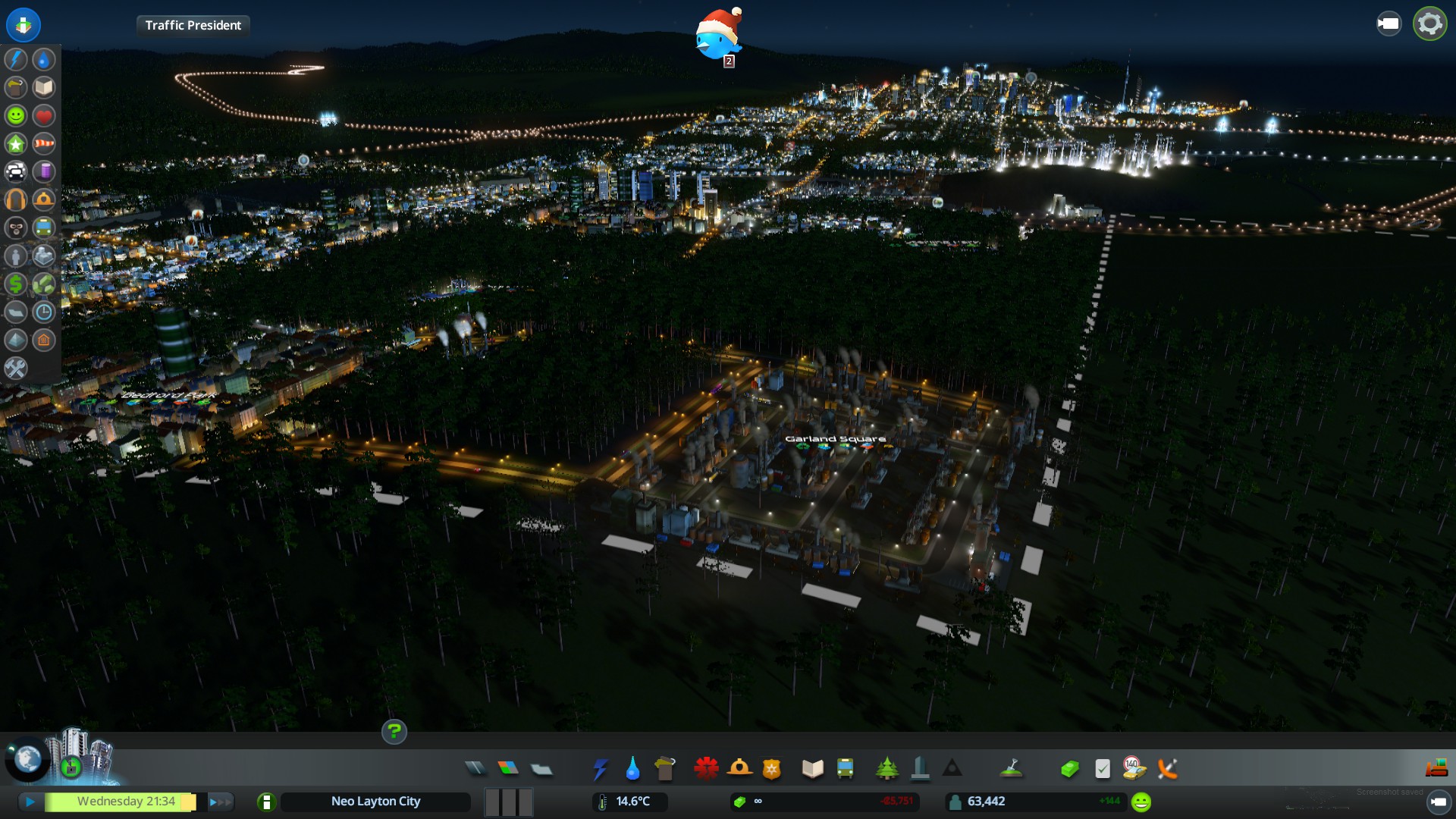Show the Traffic info view

[x=16, y=171]
